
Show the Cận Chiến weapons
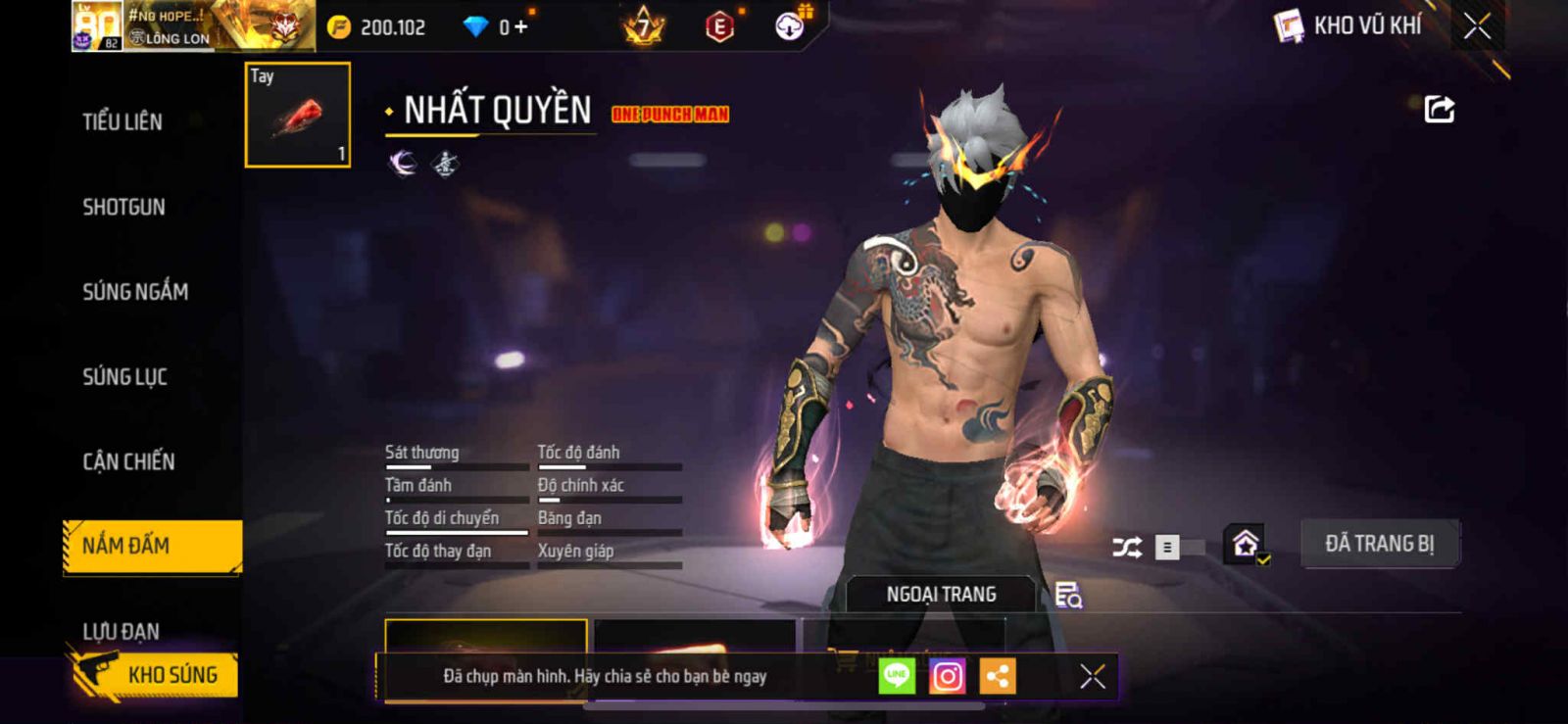(x=128, y=461)
